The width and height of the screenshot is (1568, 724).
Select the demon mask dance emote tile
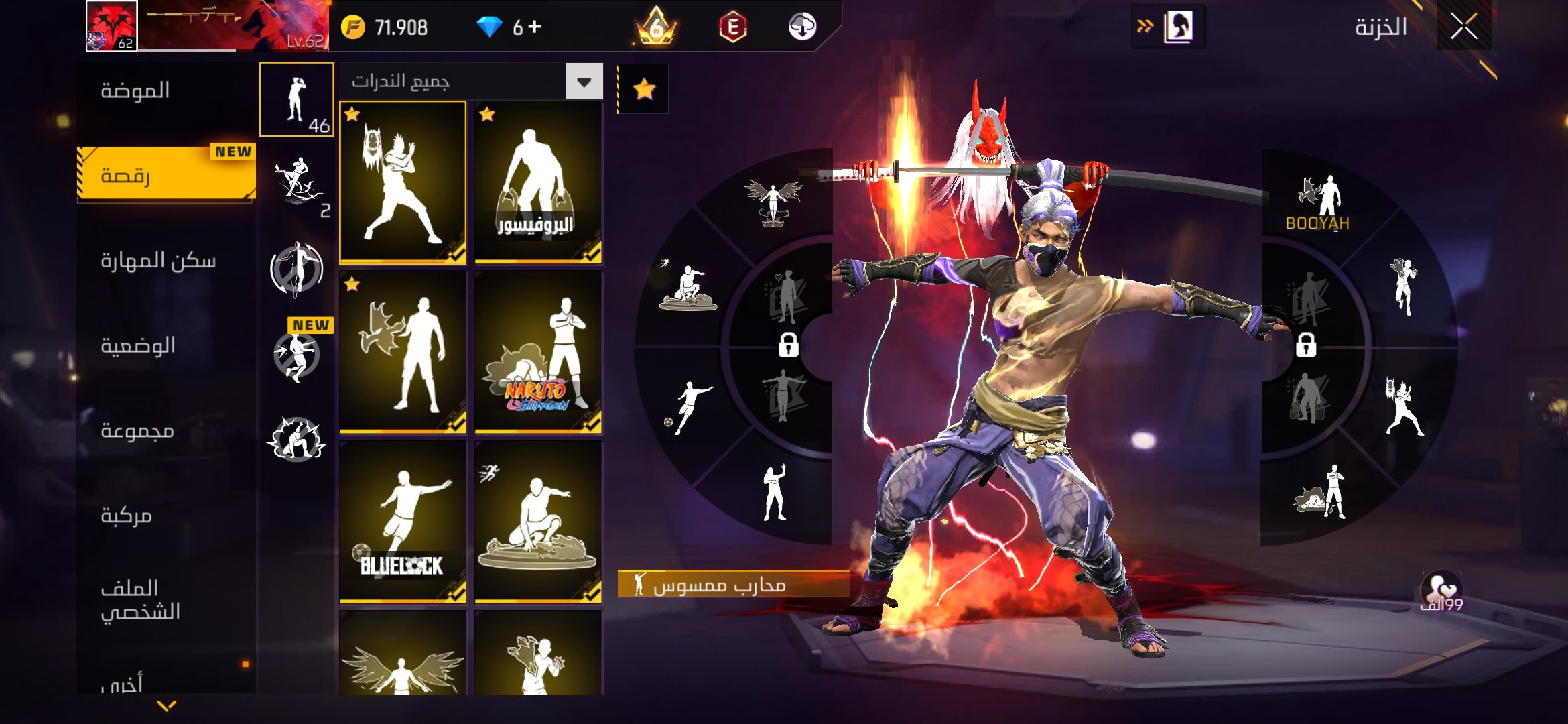[x=403, y=182]
